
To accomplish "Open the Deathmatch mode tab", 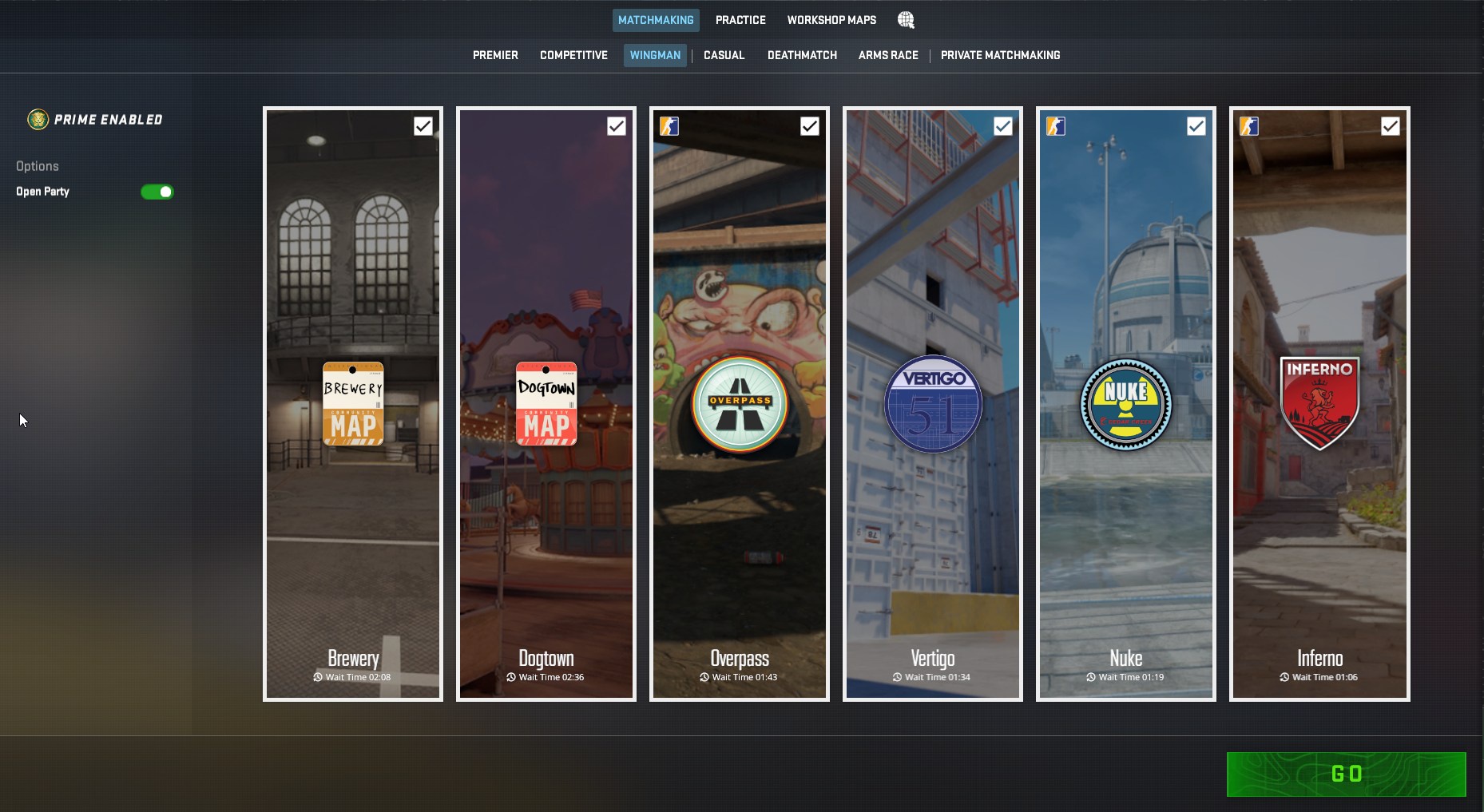I will 802,55.
